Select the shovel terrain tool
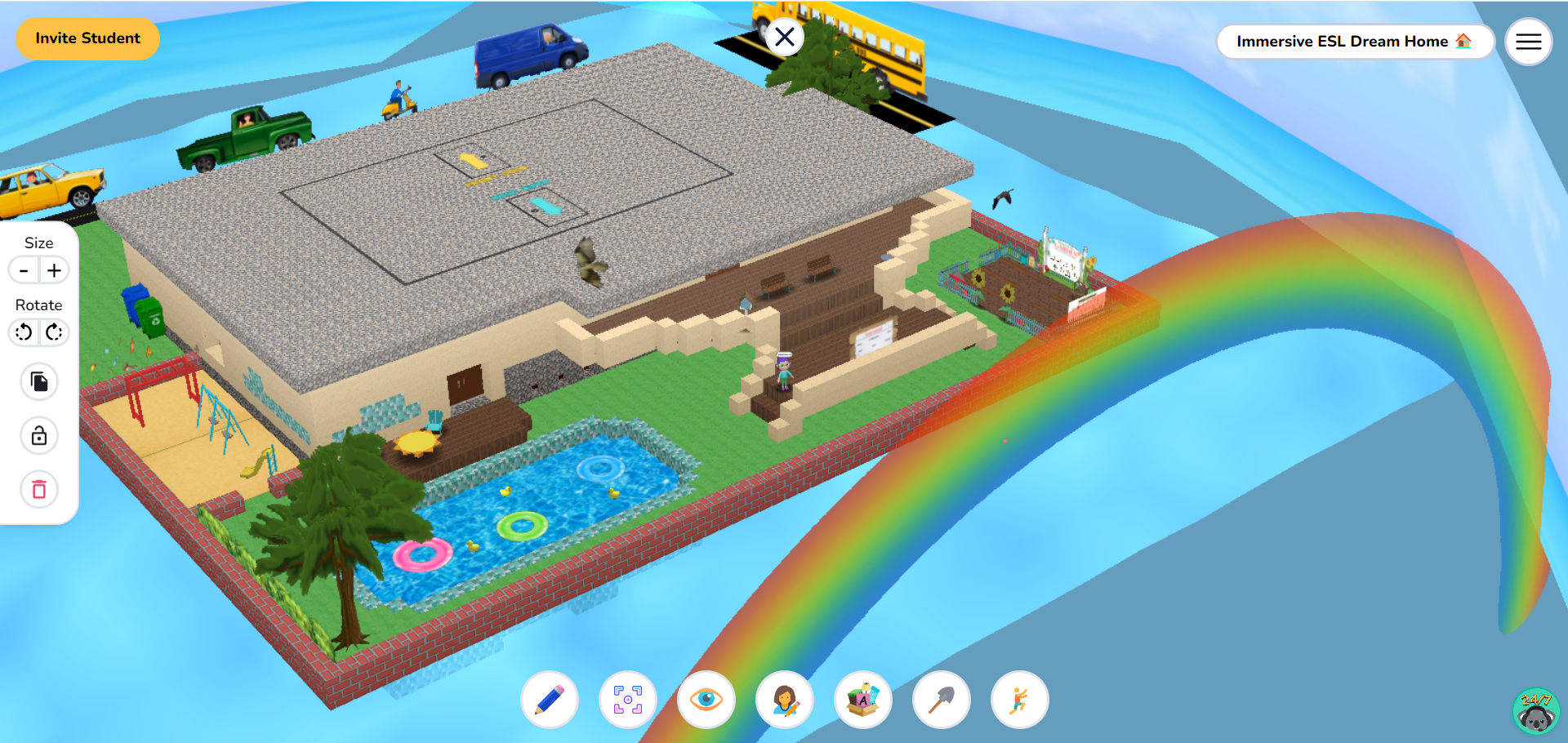The width and height of the screenshot is (1568, 743). click(x=941, y=700)
